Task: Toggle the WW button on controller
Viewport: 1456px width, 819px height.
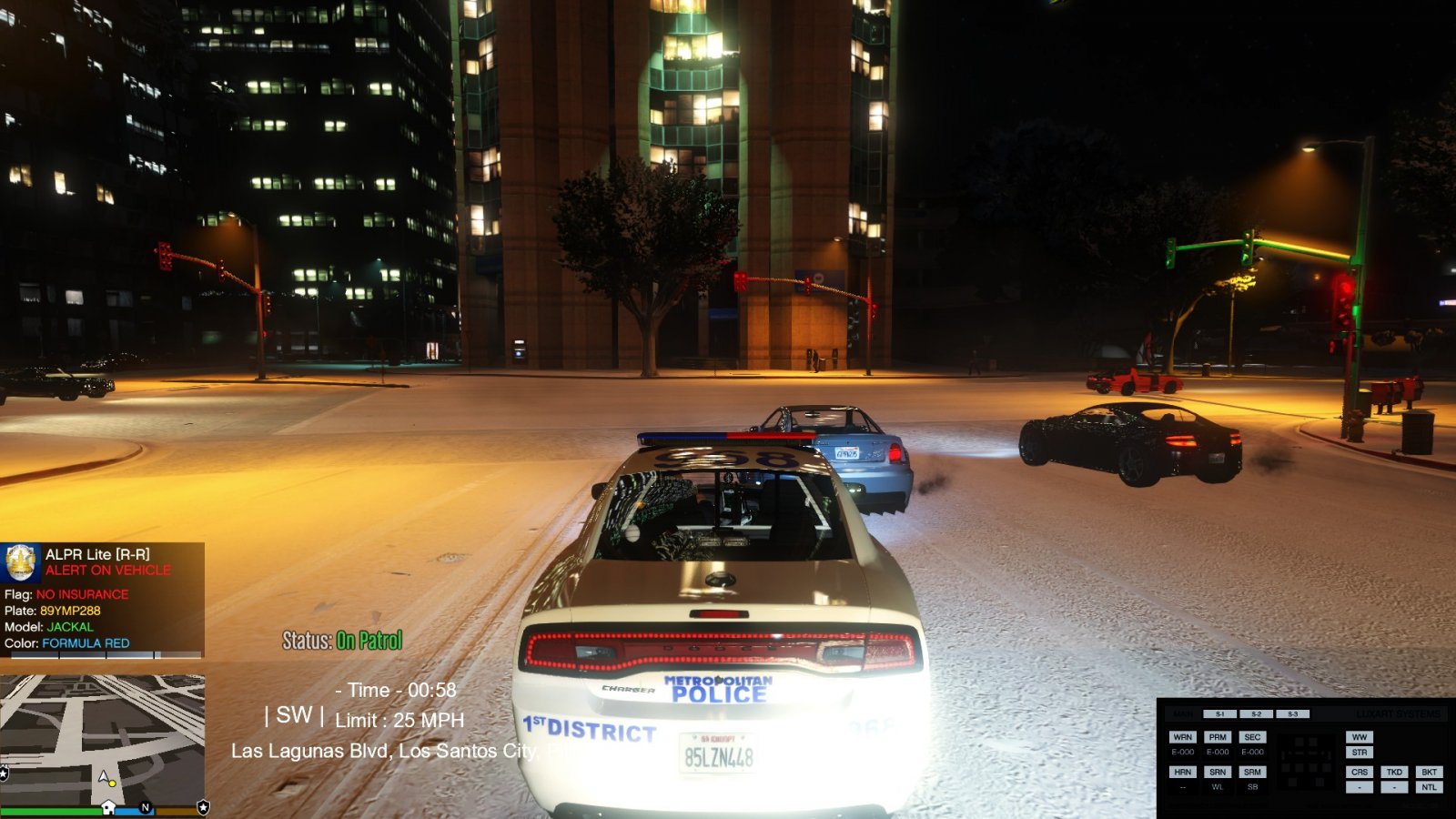Action: 1360,737
